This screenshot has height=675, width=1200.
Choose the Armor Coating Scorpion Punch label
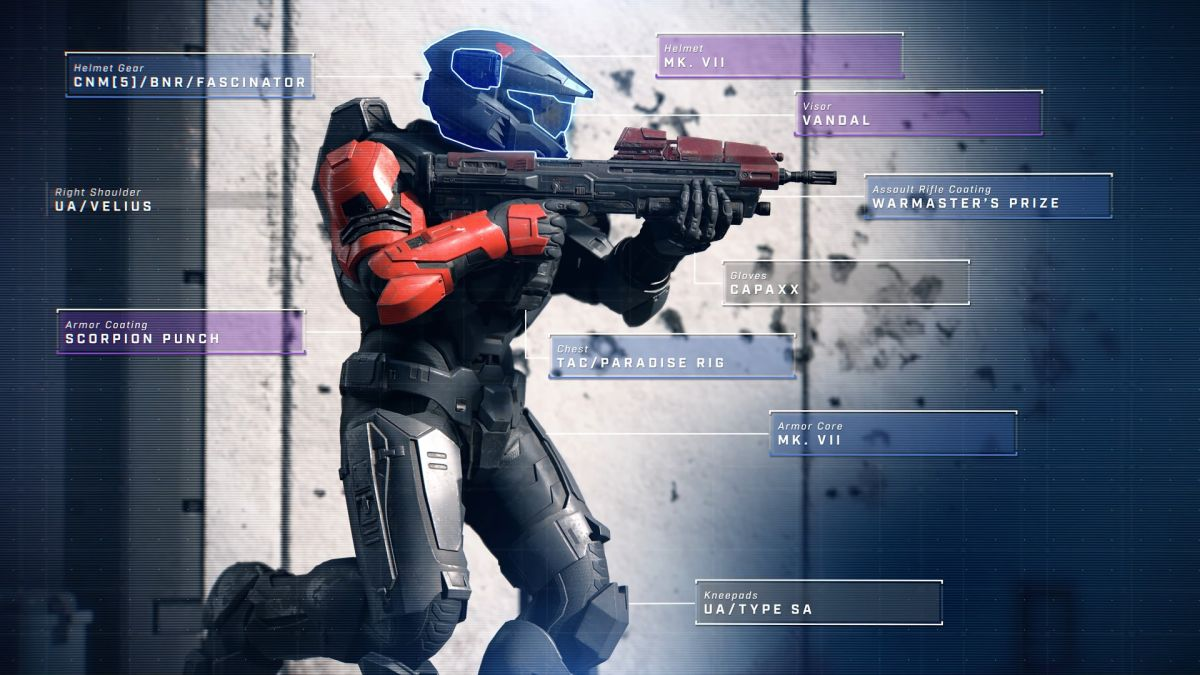[x=181, y=332]
